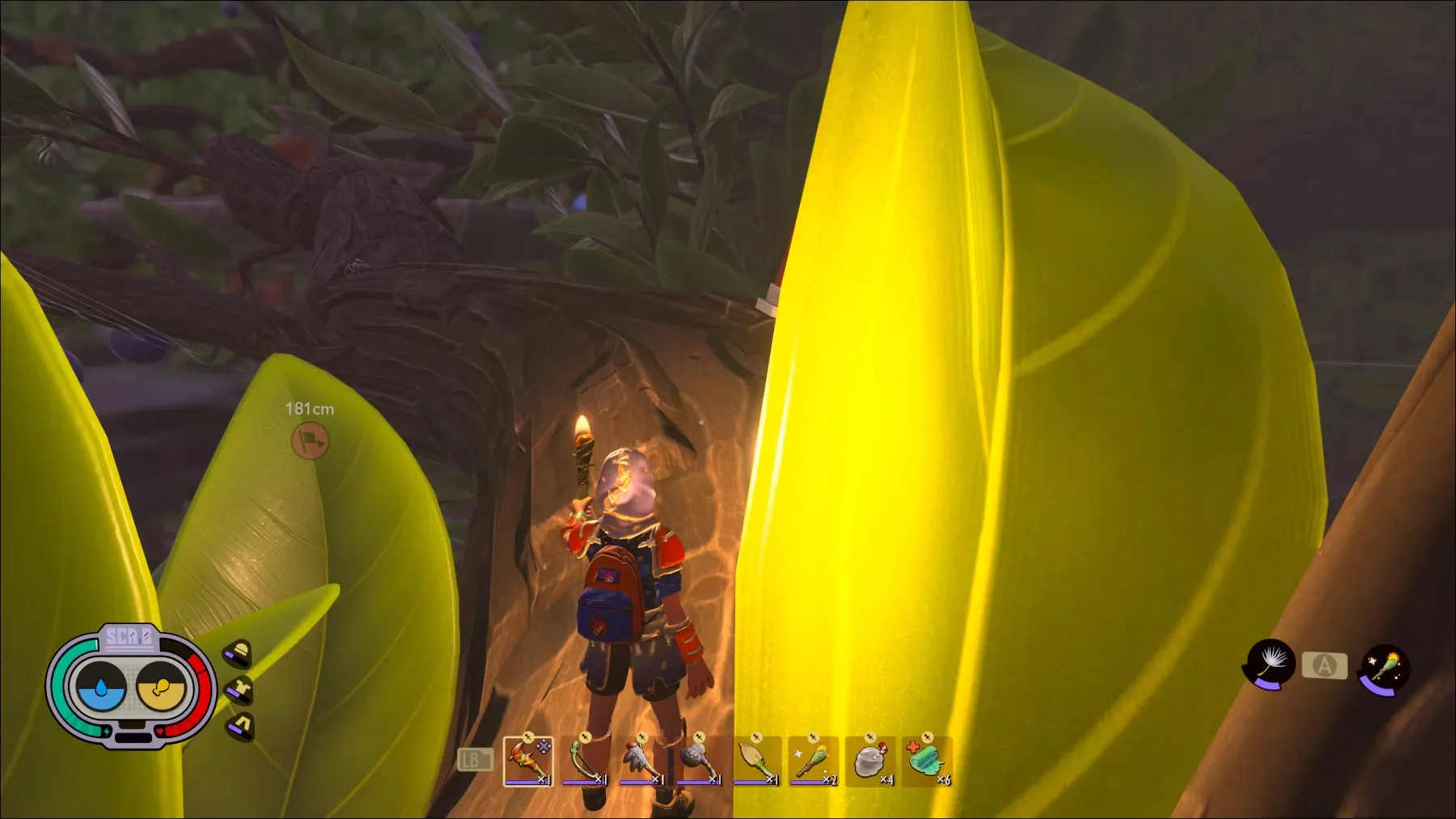Viewport: 1456px width, 819px height.
Task: Choose the grey-winged axe hotbar slot
Action: pyautogui.click(x=642, y=761)
